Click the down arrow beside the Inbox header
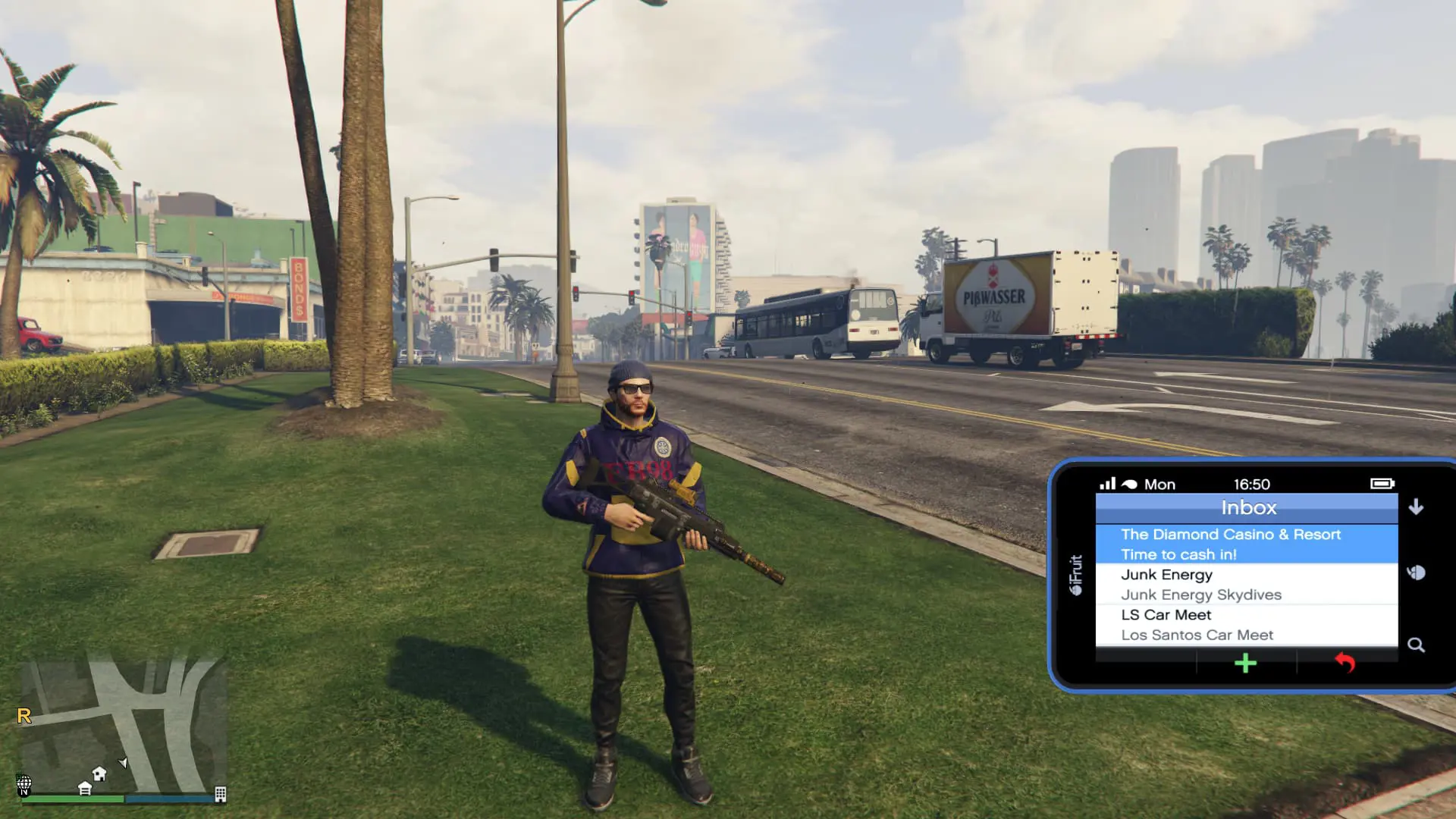This screenshot has width=1456, height=819. [x=1414, y=507]
